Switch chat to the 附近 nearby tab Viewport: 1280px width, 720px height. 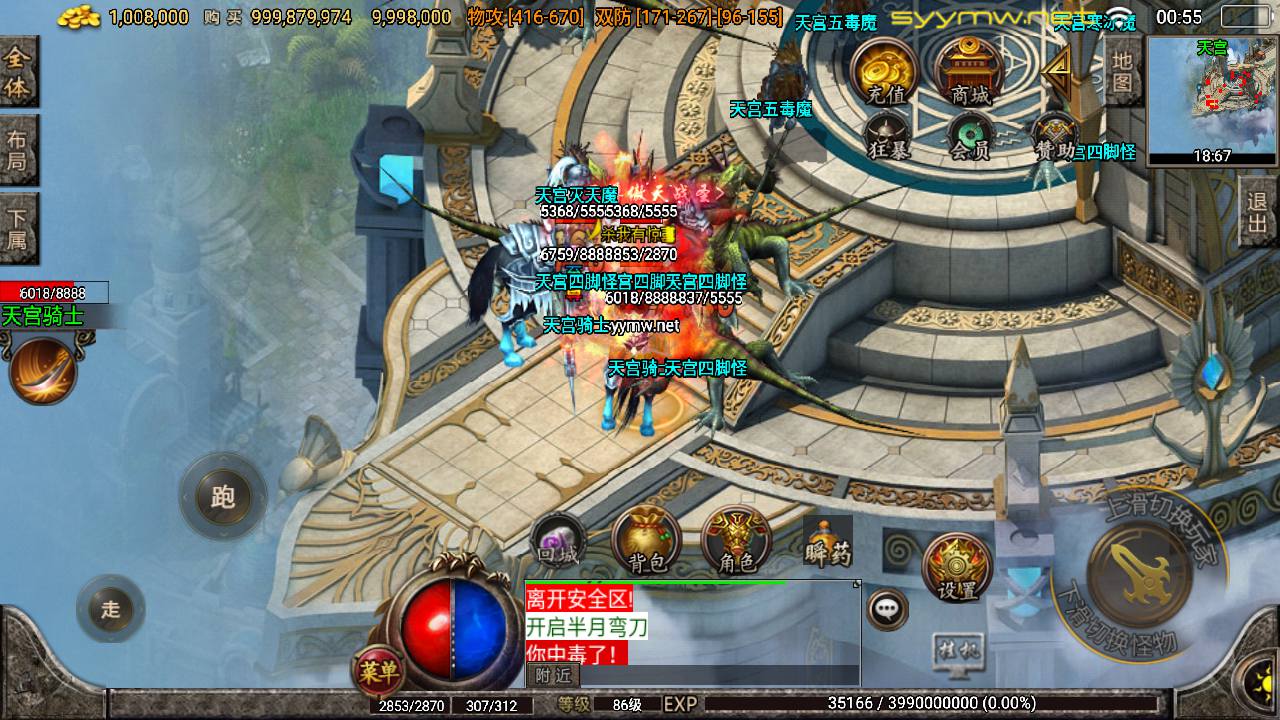click(x=553, y=676)
